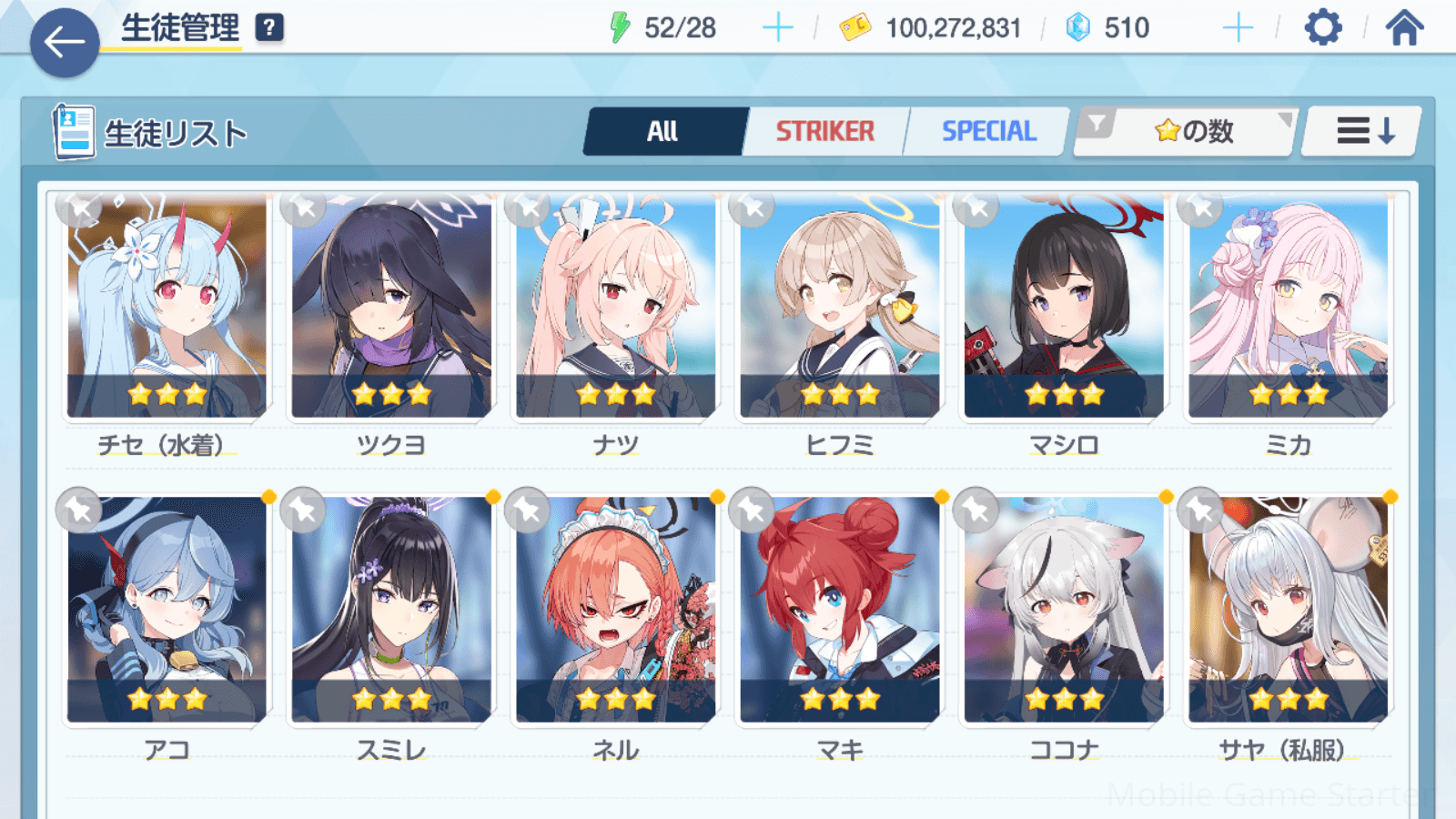The height and width of the screenshot is (819, 1456).
Task: Add energy with the plus button
Action: [777, 28]
